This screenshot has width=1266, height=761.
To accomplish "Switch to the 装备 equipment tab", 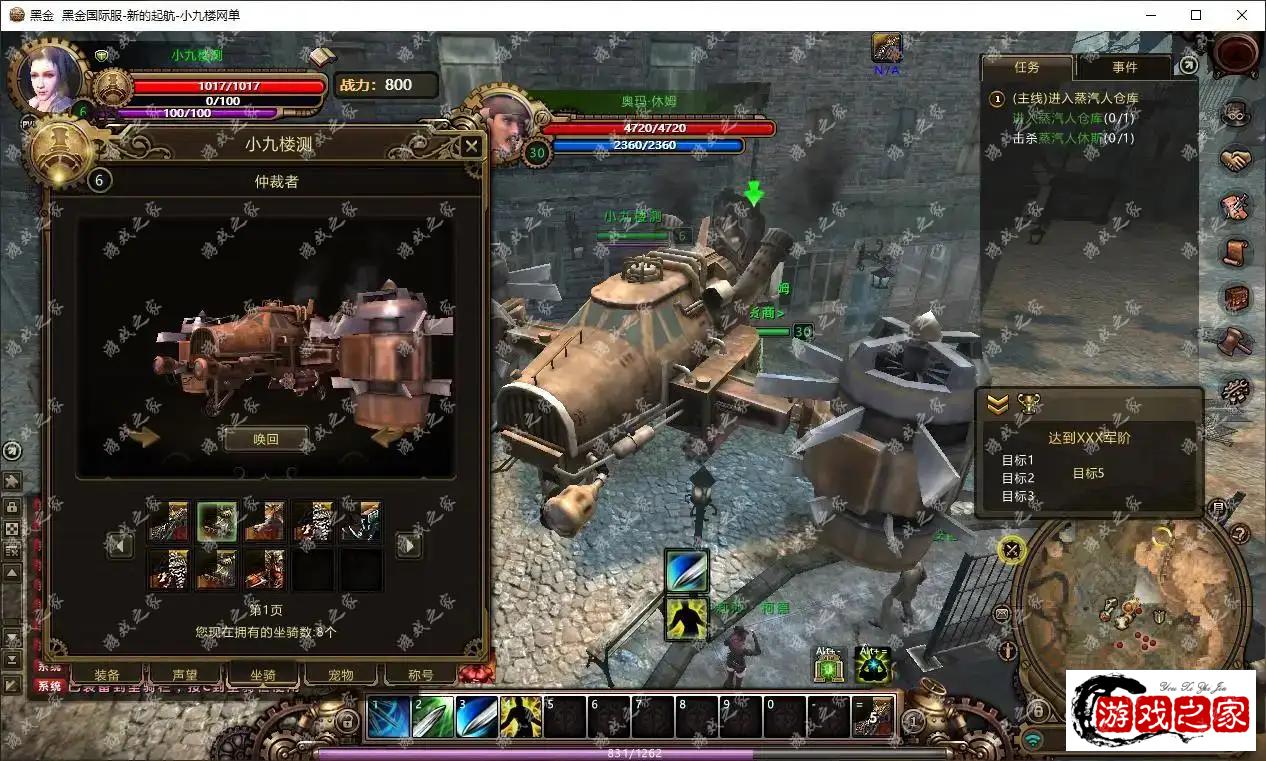I will (x=107, y=675).
